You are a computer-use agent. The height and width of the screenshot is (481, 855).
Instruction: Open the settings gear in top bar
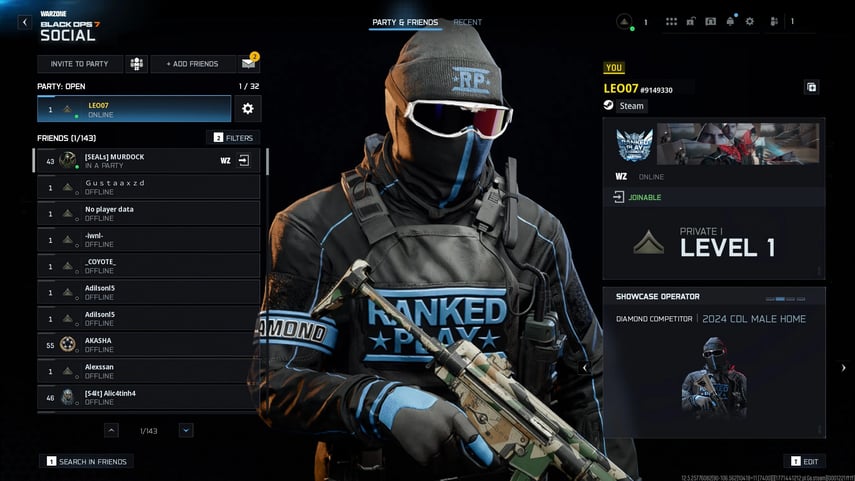coord(750,21)
